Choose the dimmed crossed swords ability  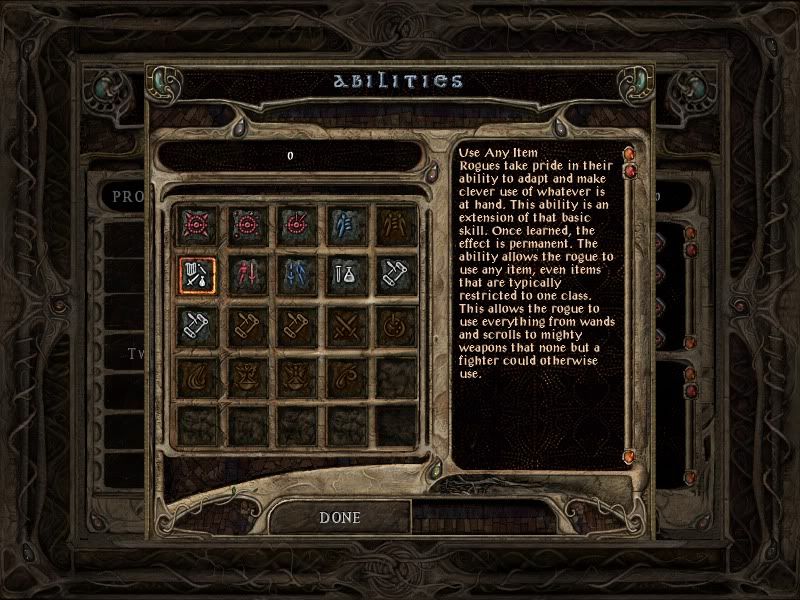(343, 323)
